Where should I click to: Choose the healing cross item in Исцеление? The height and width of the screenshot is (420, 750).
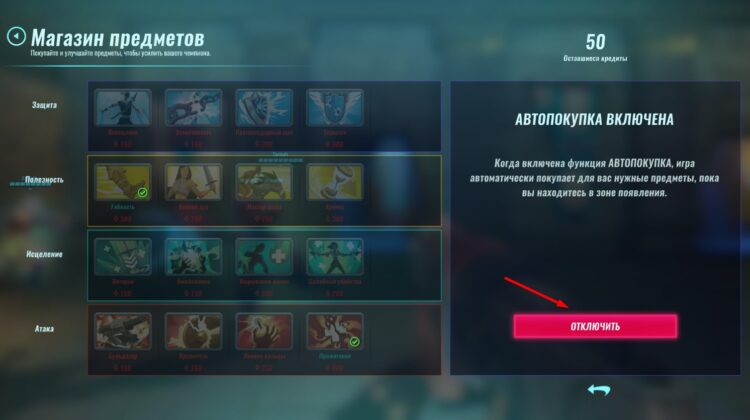tap(264, 256)
